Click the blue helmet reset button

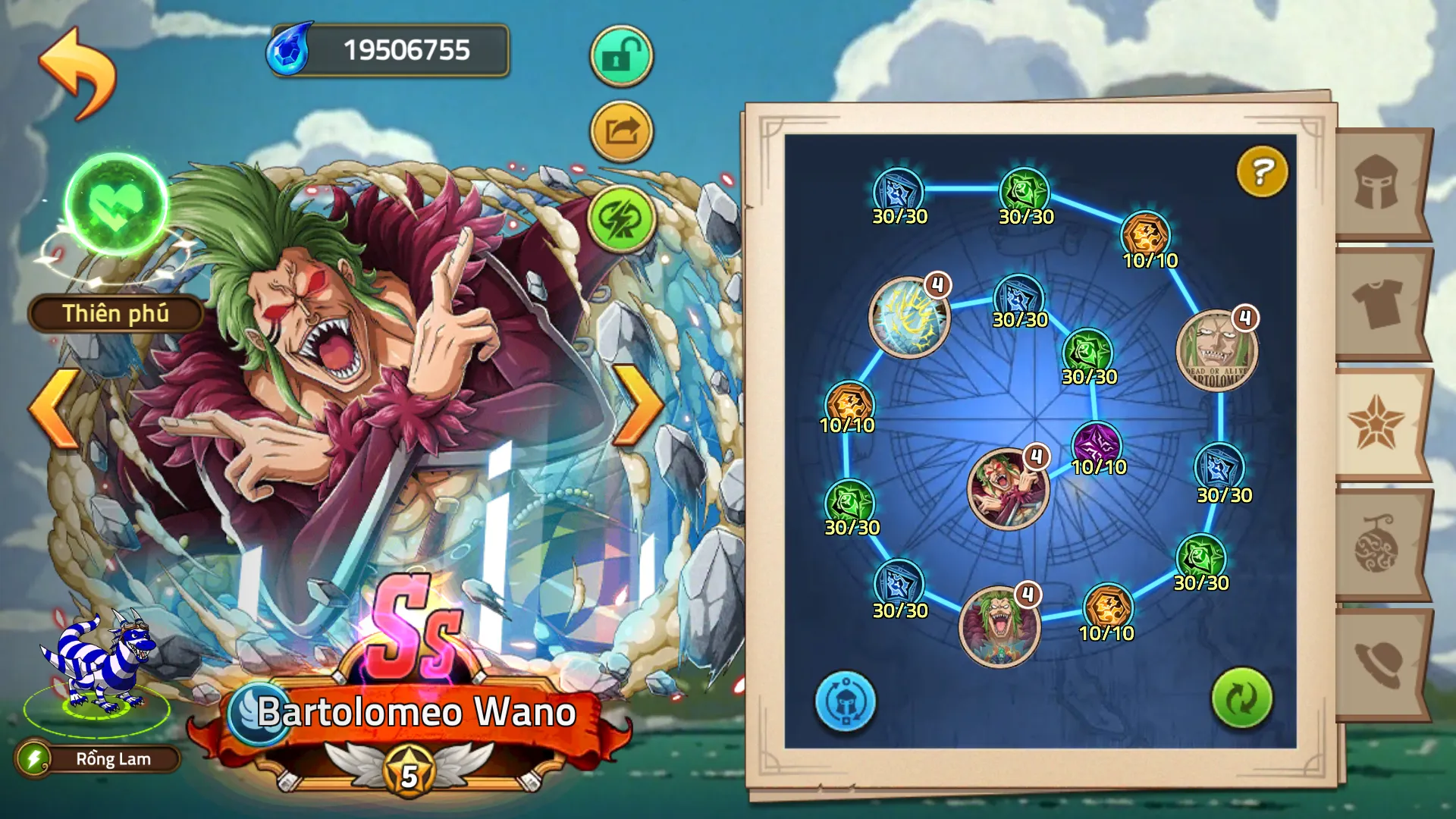(845, 701)
